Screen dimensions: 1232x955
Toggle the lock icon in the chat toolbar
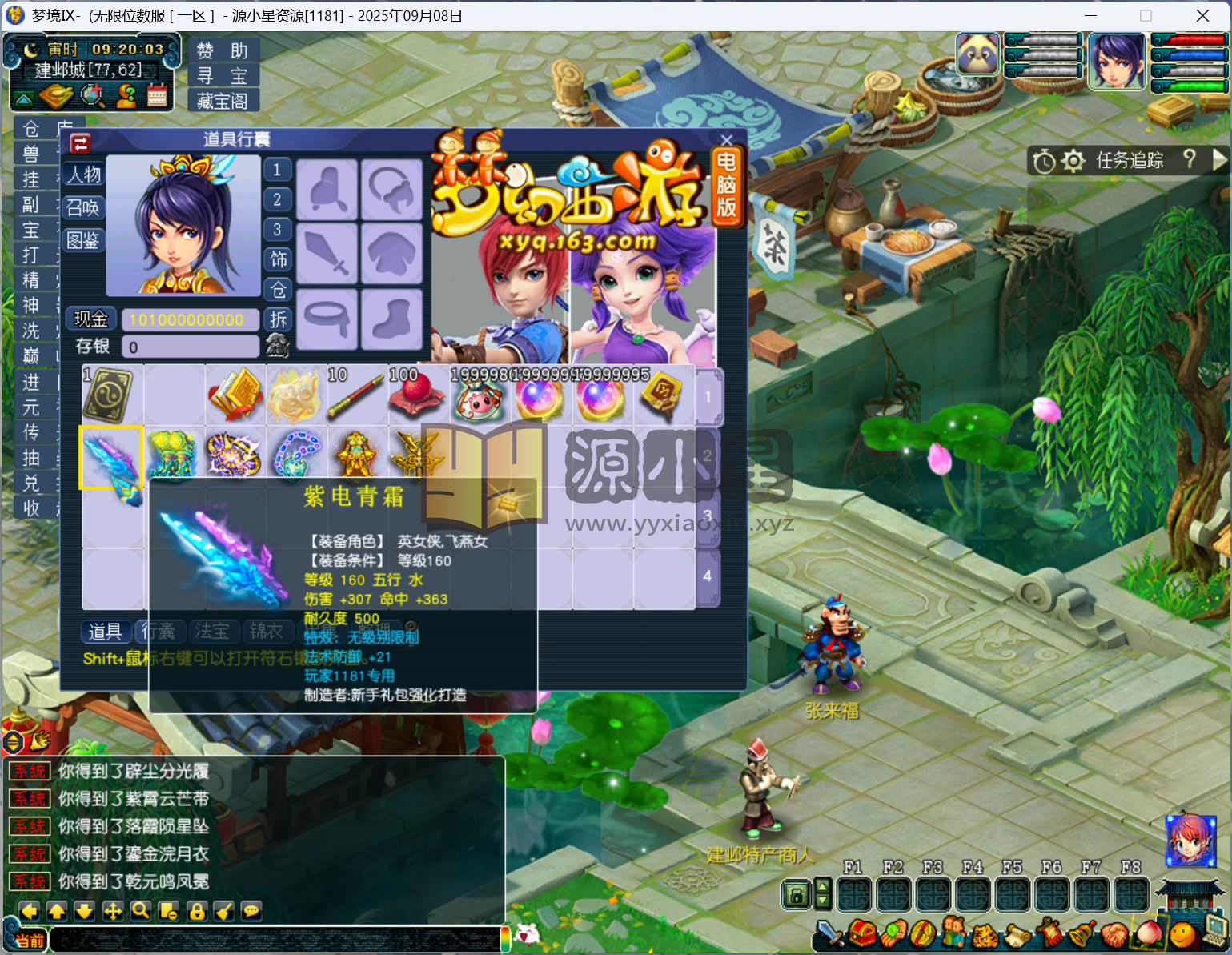[196, 911]
